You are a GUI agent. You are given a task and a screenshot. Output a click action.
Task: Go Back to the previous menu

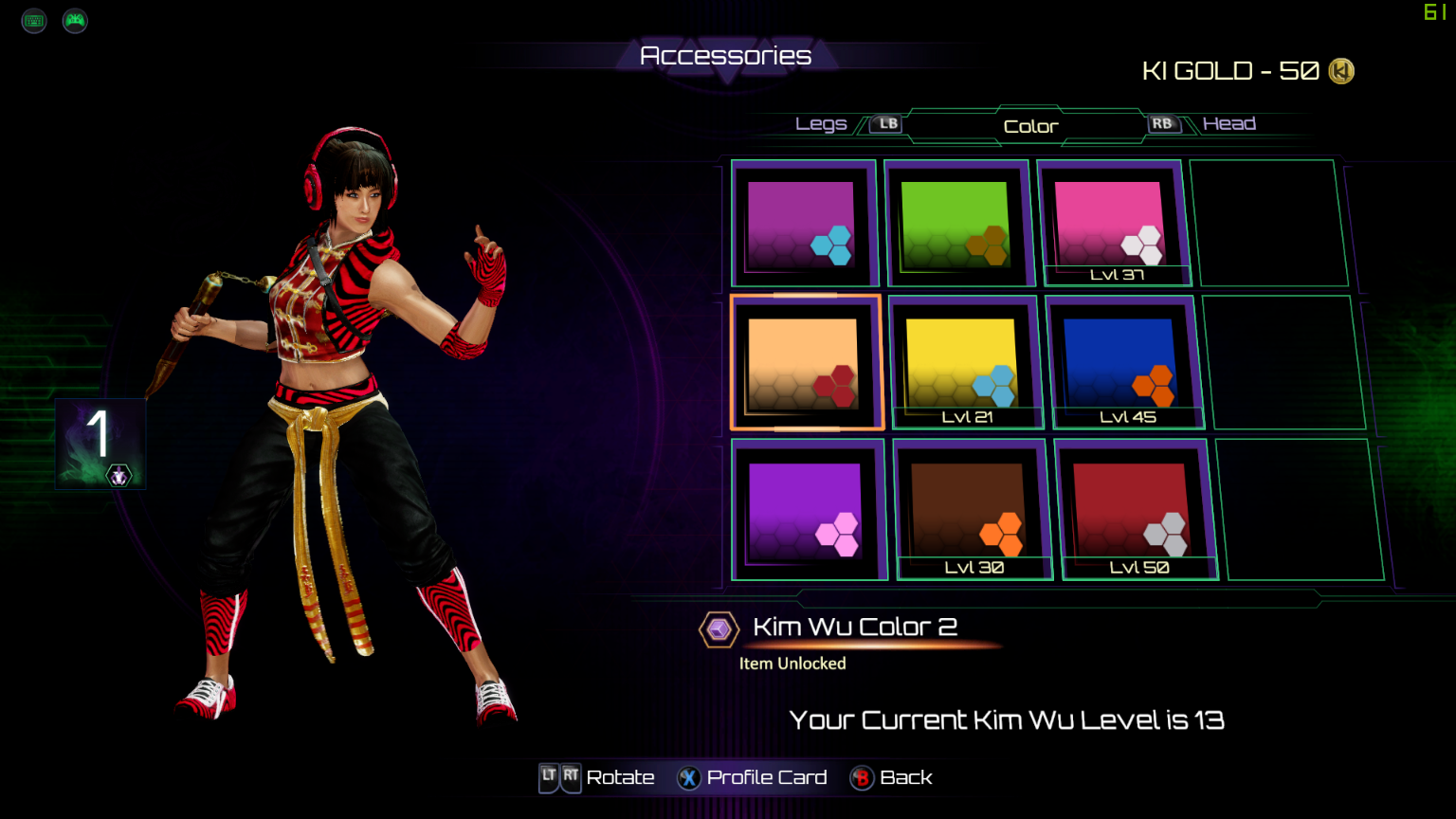click(892, 778)
